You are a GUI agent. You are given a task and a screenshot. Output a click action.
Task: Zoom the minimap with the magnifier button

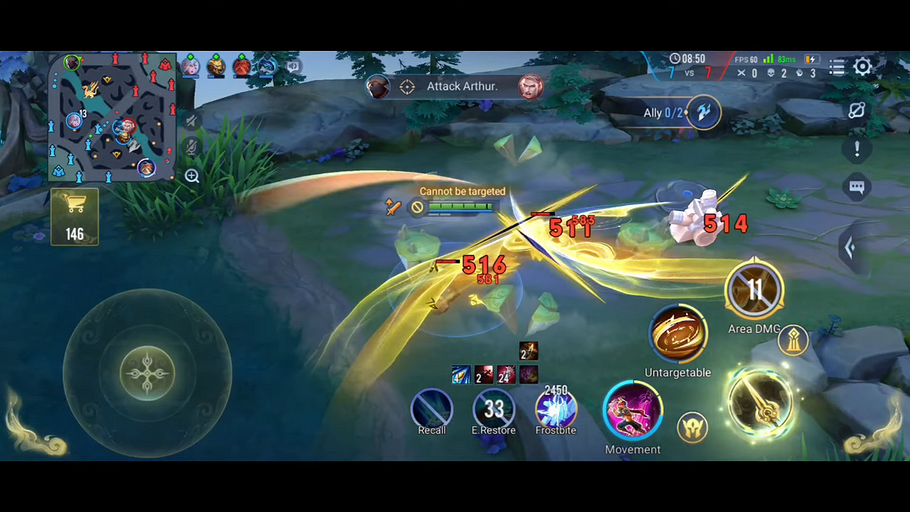click(x=192, y=176)
